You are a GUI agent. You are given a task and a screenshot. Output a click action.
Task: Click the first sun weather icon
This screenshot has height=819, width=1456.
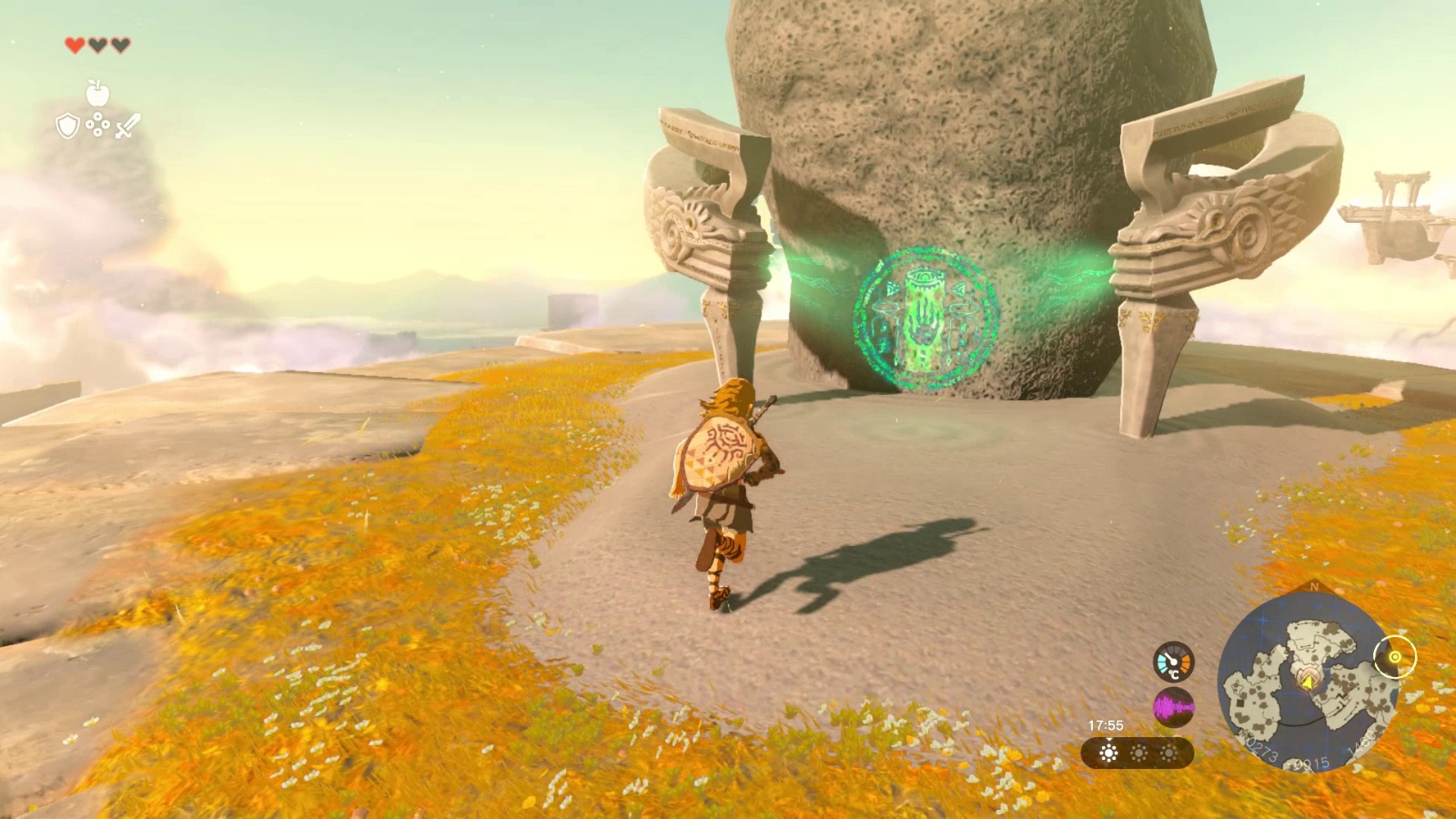(x=1107, y=753)
